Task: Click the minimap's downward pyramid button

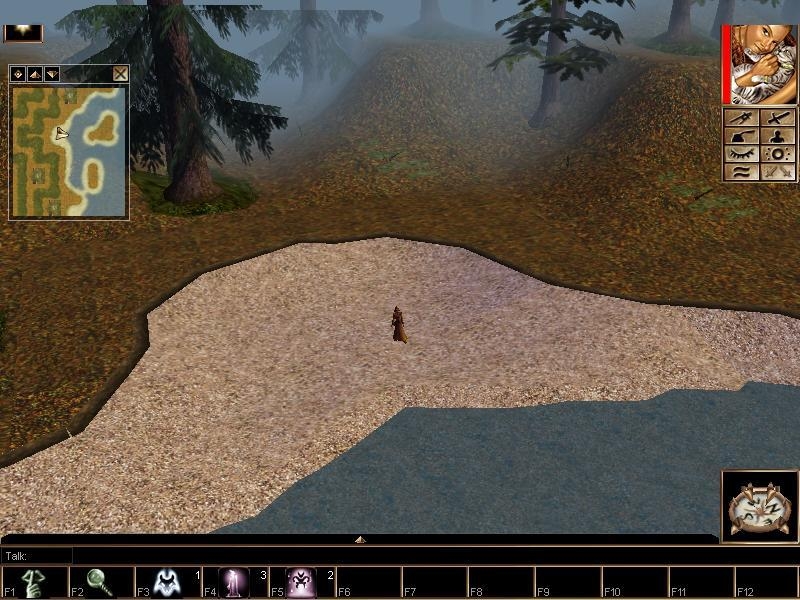Action: pyautogui.click(x=51, y=73)
